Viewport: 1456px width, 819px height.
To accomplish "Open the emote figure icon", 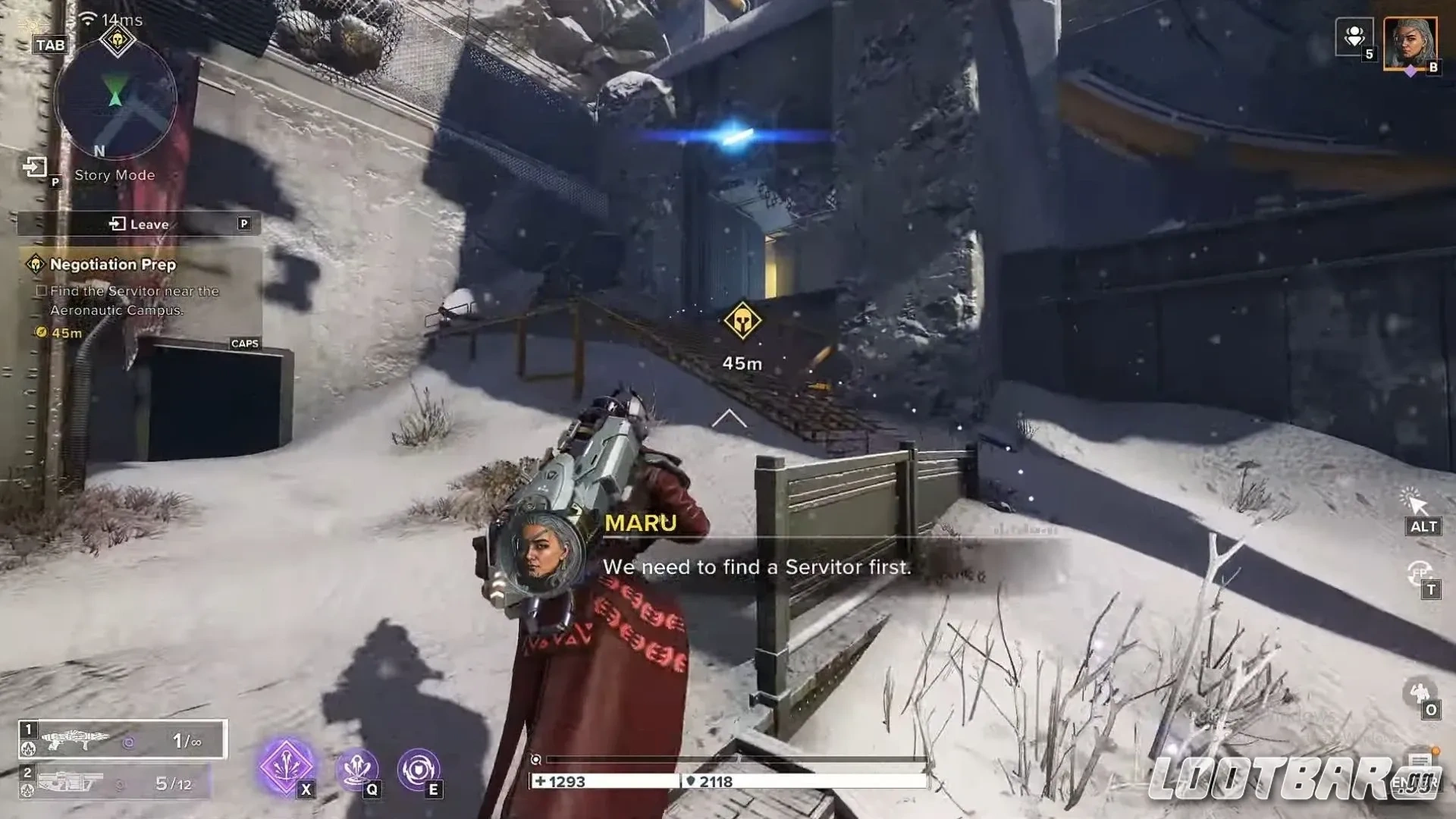I will 1418,692.
